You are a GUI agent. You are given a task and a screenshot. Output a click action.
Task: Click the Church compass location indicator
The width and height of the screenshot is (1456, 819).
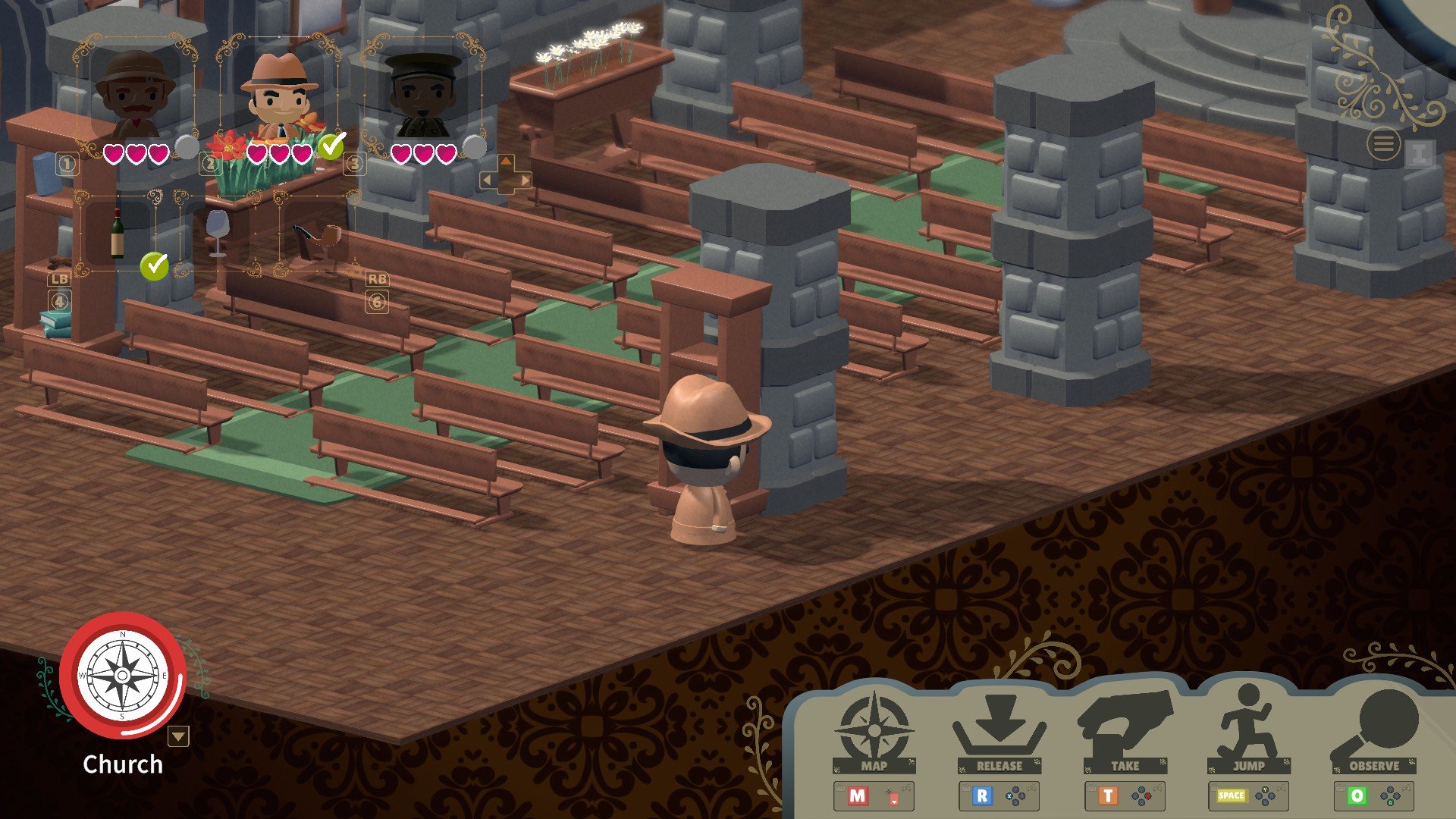123,675
